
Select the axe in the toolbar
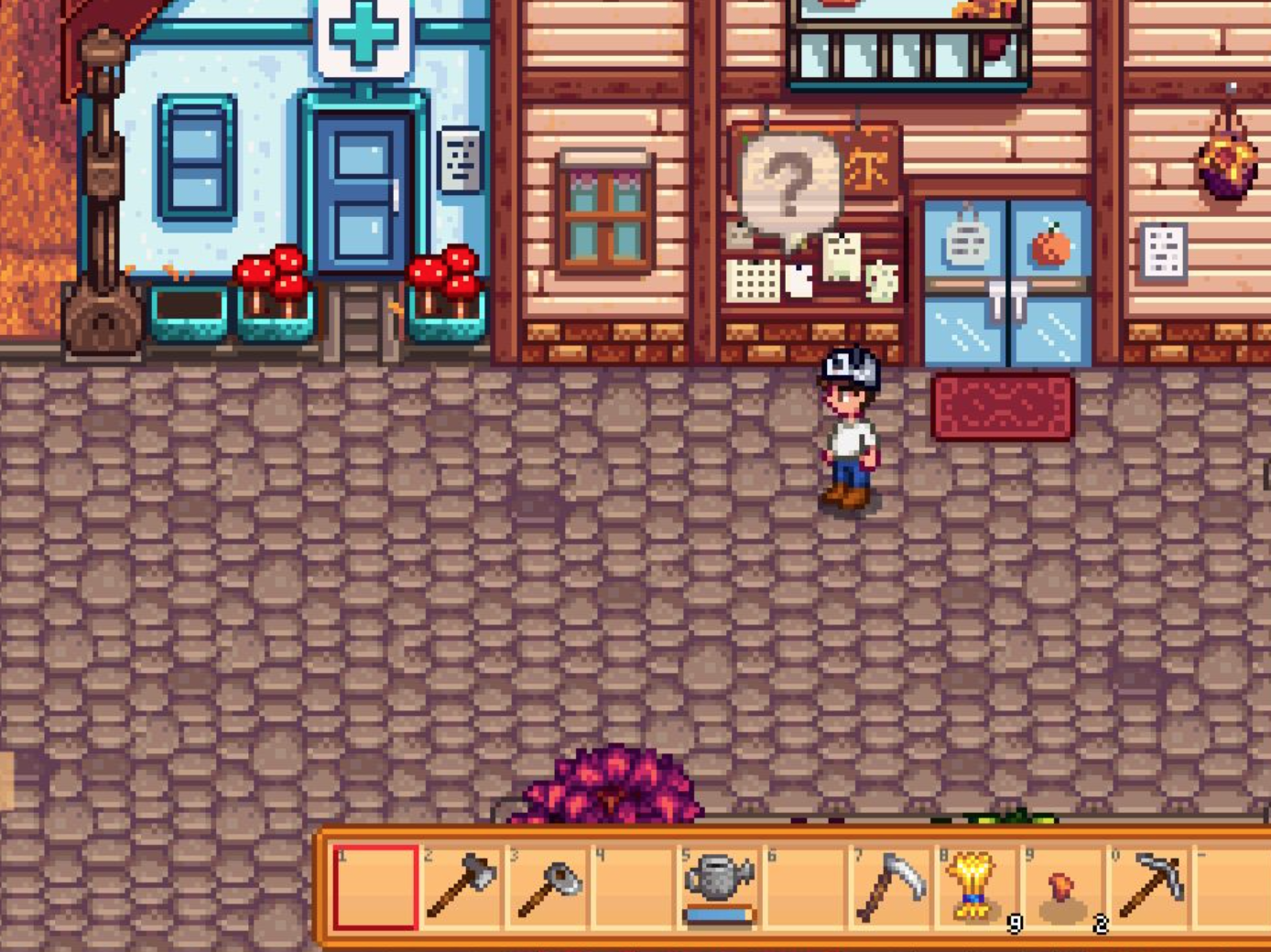click(x=462, y=888)
